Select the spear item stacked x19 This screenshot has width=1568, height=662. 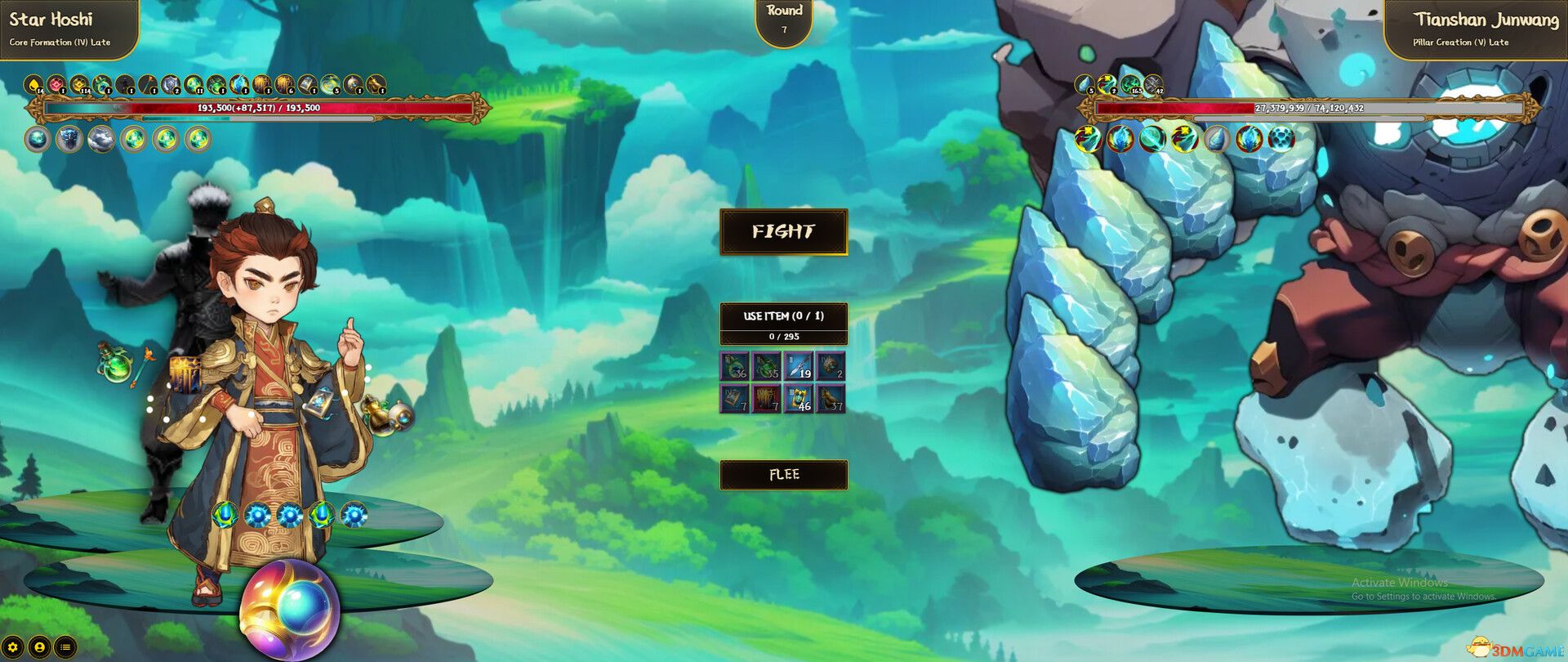coord(798,366)
